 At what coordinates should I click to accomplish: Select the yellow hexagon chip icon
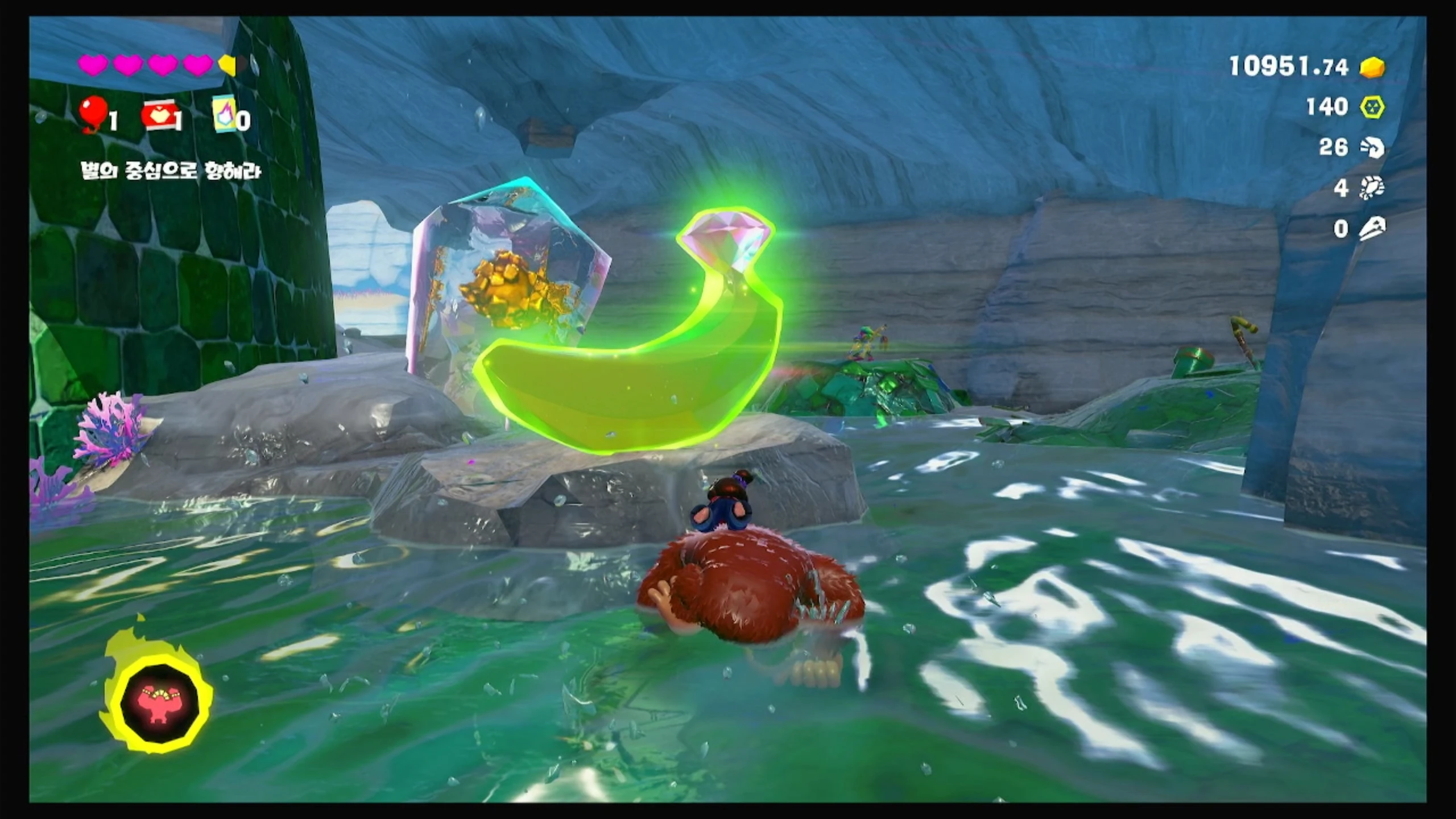(x=1372, y=107)
